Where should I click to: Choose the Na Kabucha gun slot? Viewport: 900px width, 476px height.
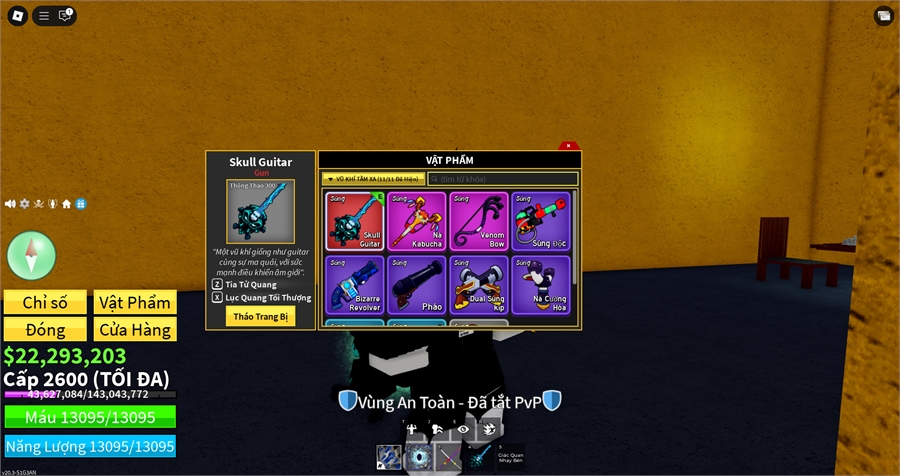tap(416, 221)
